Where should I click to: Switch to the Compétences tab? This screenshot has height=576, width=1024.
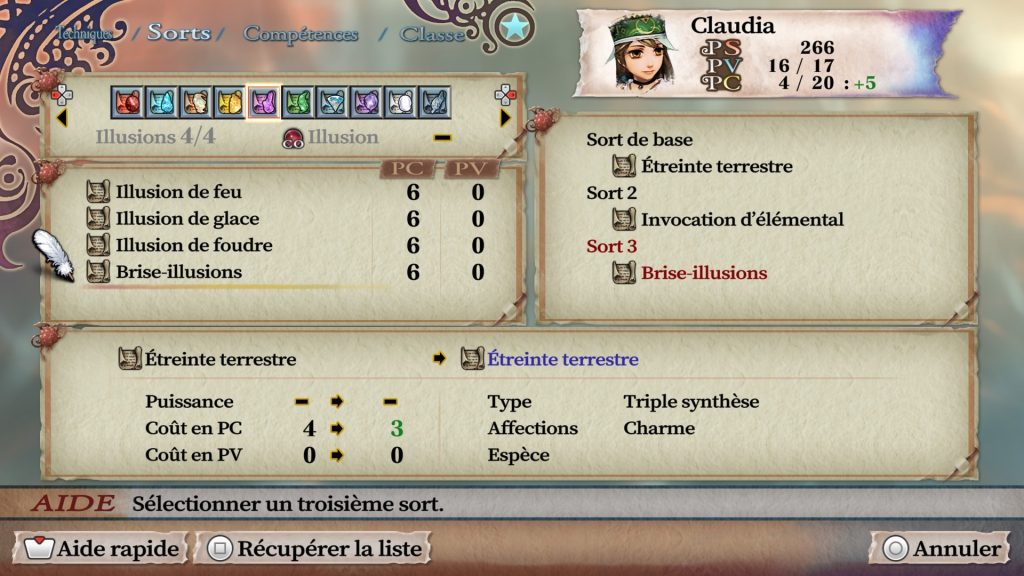coord(300,34)
